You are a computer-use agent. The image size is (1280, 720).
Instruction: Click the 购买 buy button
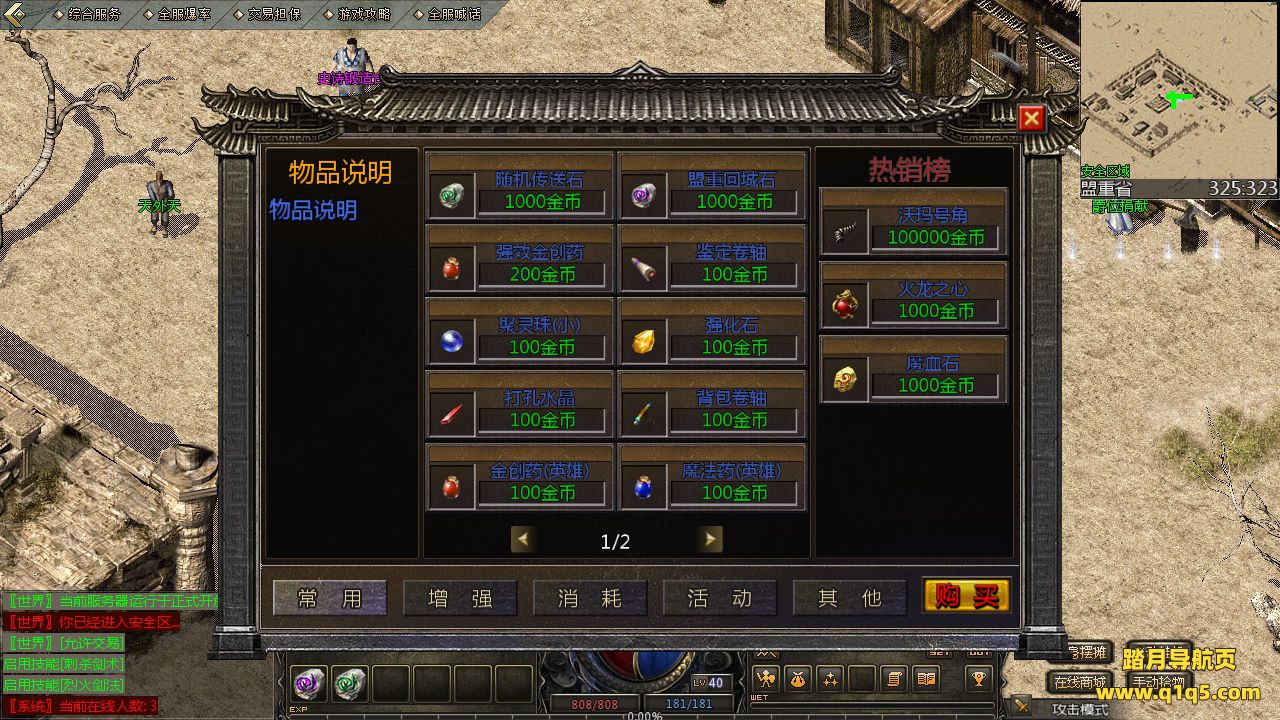(966, 597)
